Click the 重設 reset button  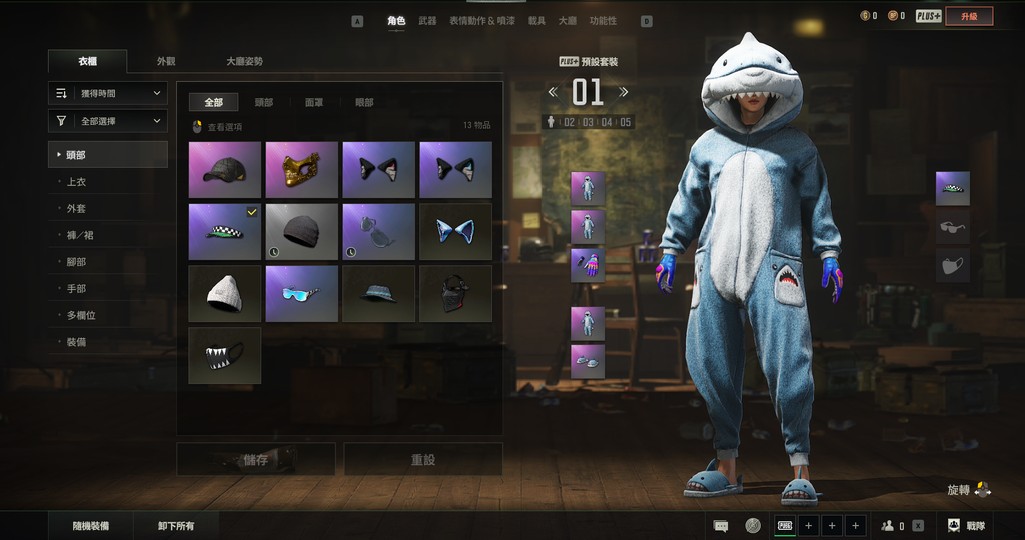pyautogui.click(x=423, y=460)
